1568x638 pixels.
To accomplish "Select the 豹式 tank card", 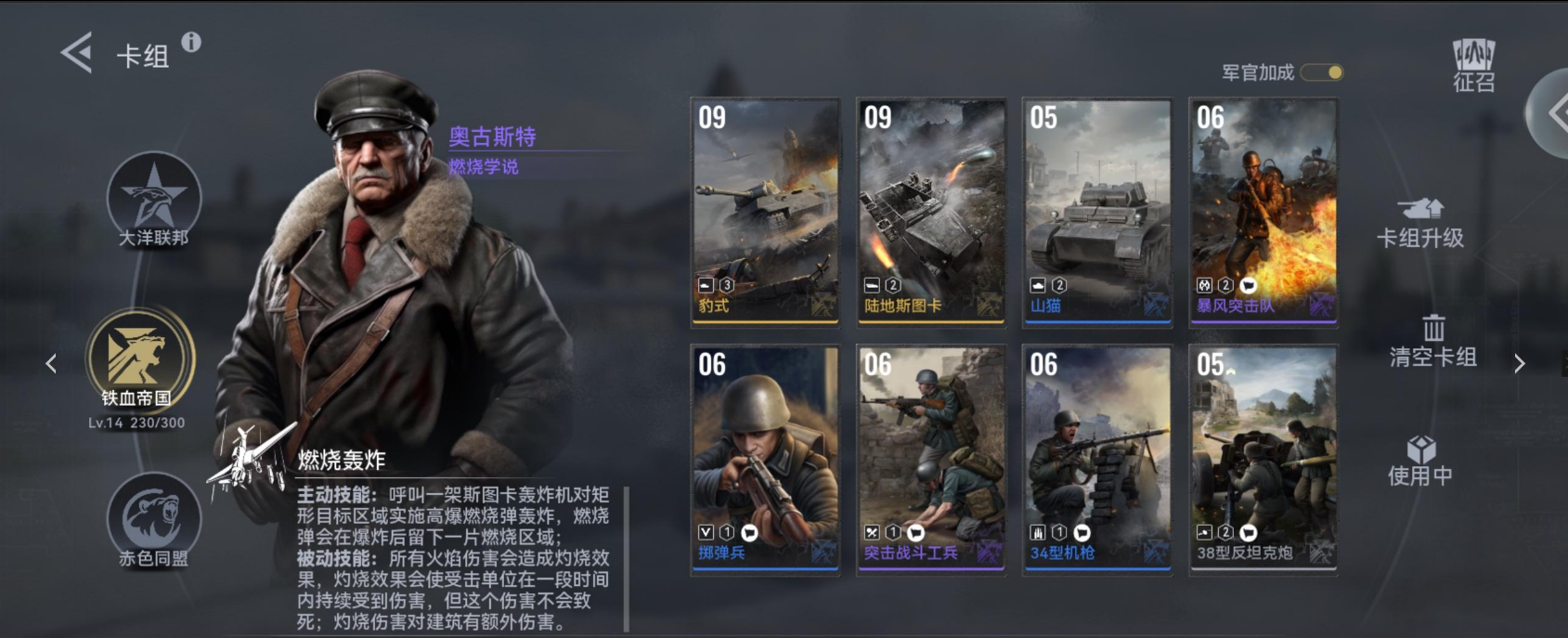I will (x=765, y=213).
